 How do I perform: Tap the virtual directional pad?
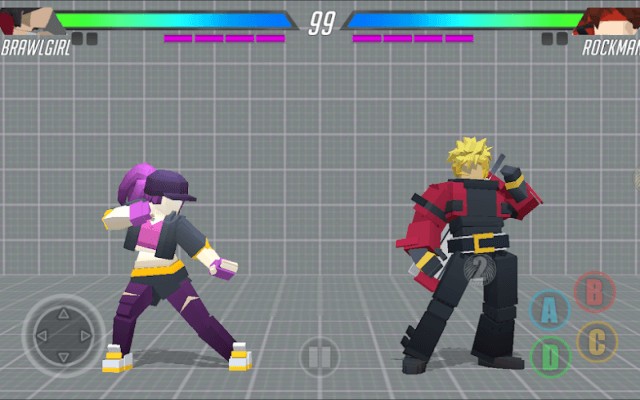tap(61, 335)
